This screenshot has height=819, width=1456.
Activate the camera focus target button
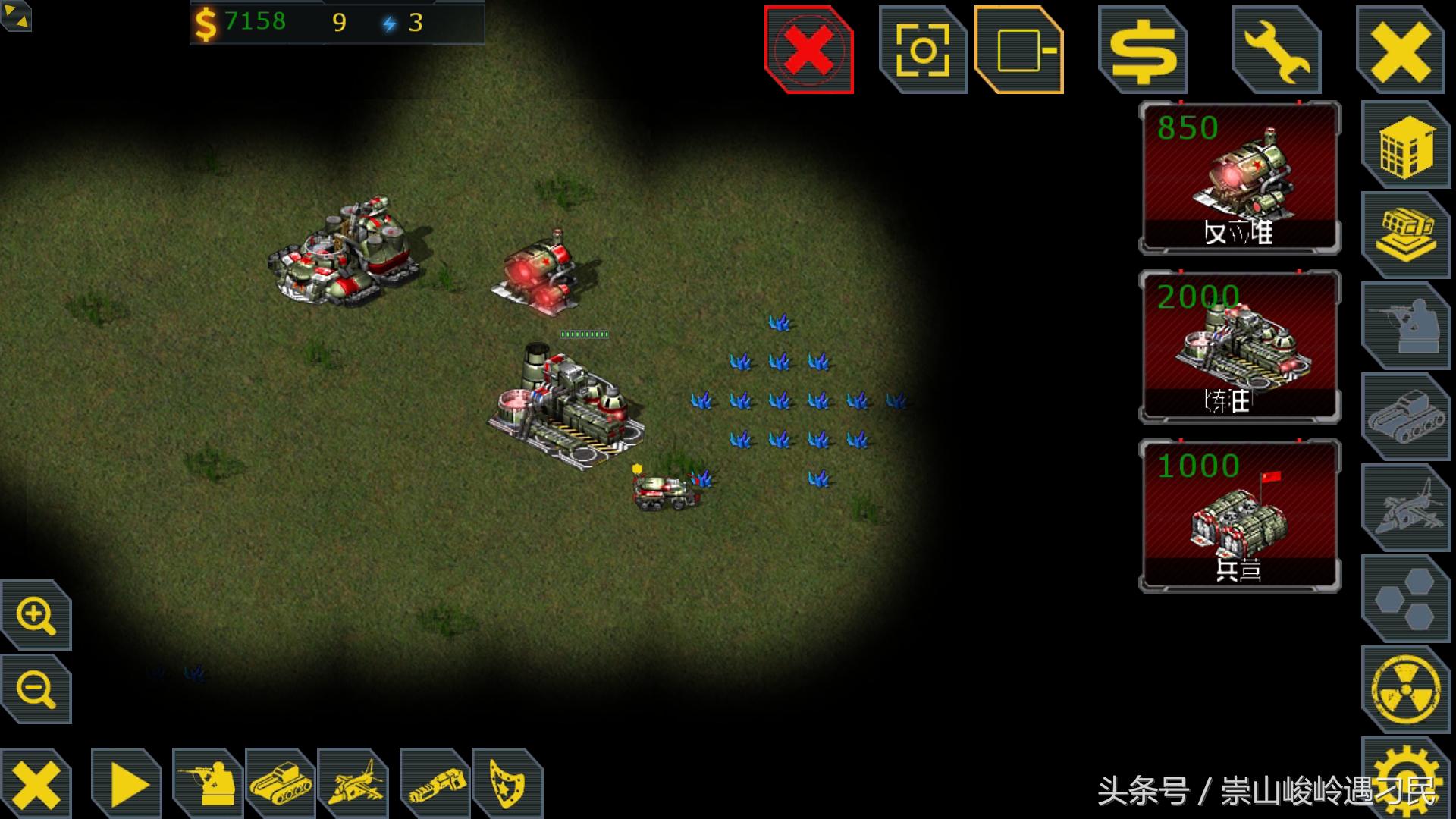pyautogui.click(x=923, y=50)
